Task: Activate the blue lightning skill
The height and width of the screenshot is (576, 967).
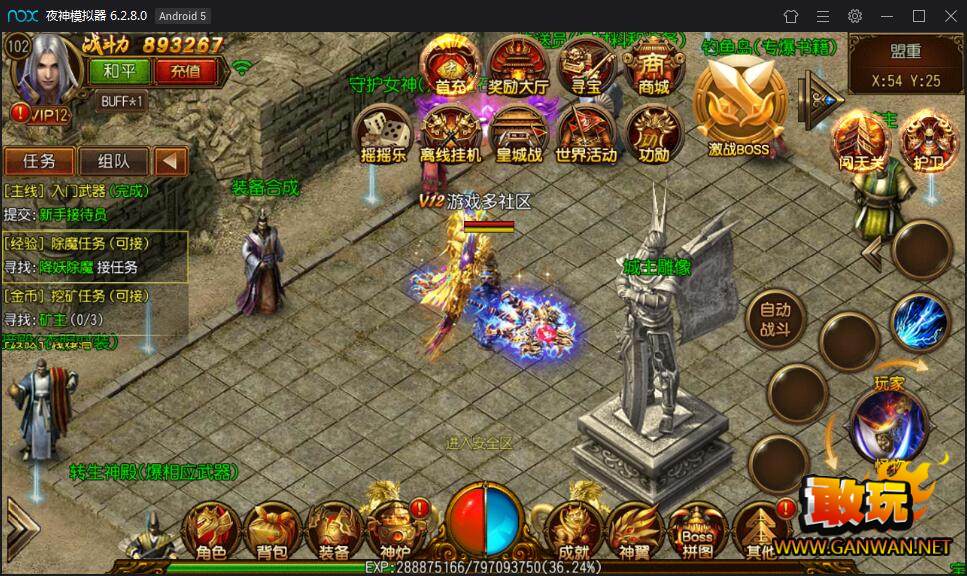Action: pos(920,322)
